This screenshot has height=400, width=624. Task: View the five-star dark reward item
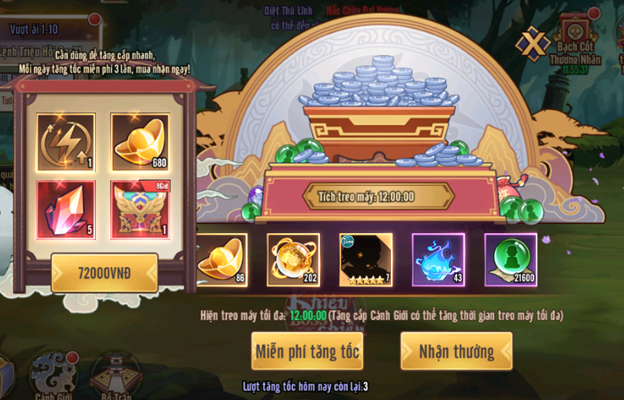click(x=365, y=259)
